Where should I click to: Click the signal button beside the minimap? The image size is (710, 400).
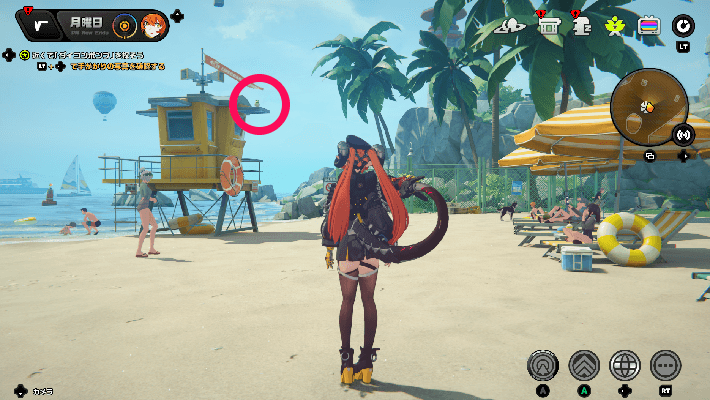684,134
